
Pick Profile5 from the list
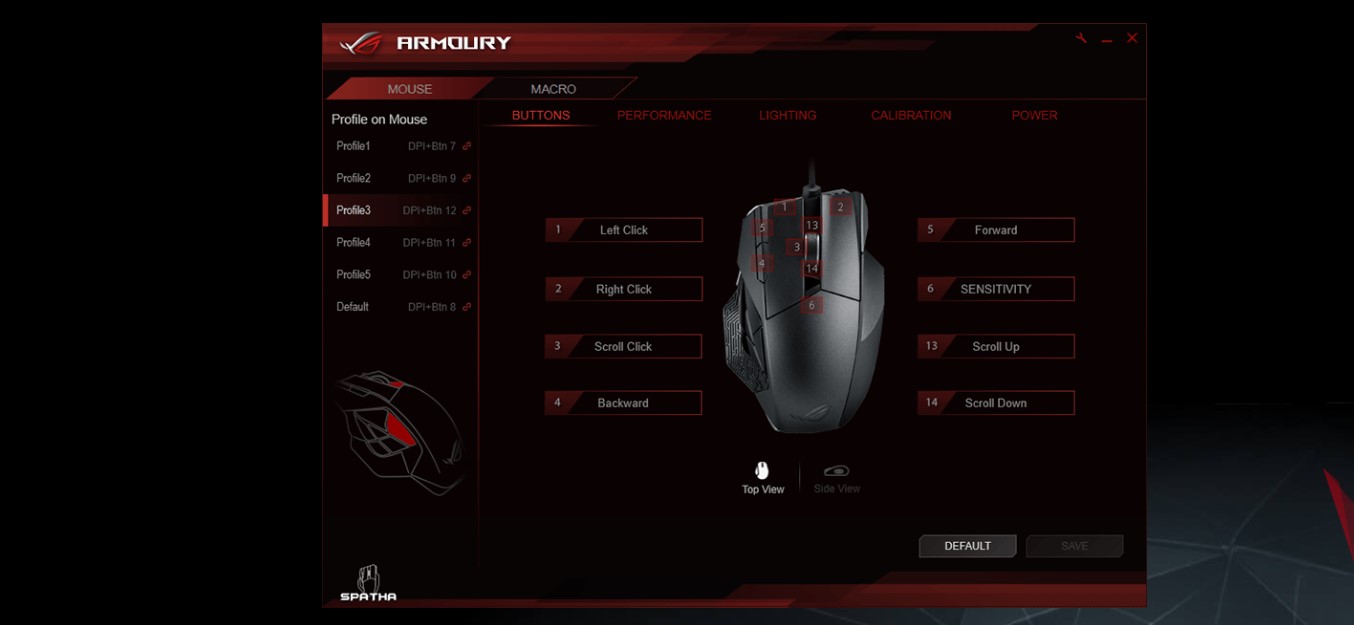(x=400, y=274)
